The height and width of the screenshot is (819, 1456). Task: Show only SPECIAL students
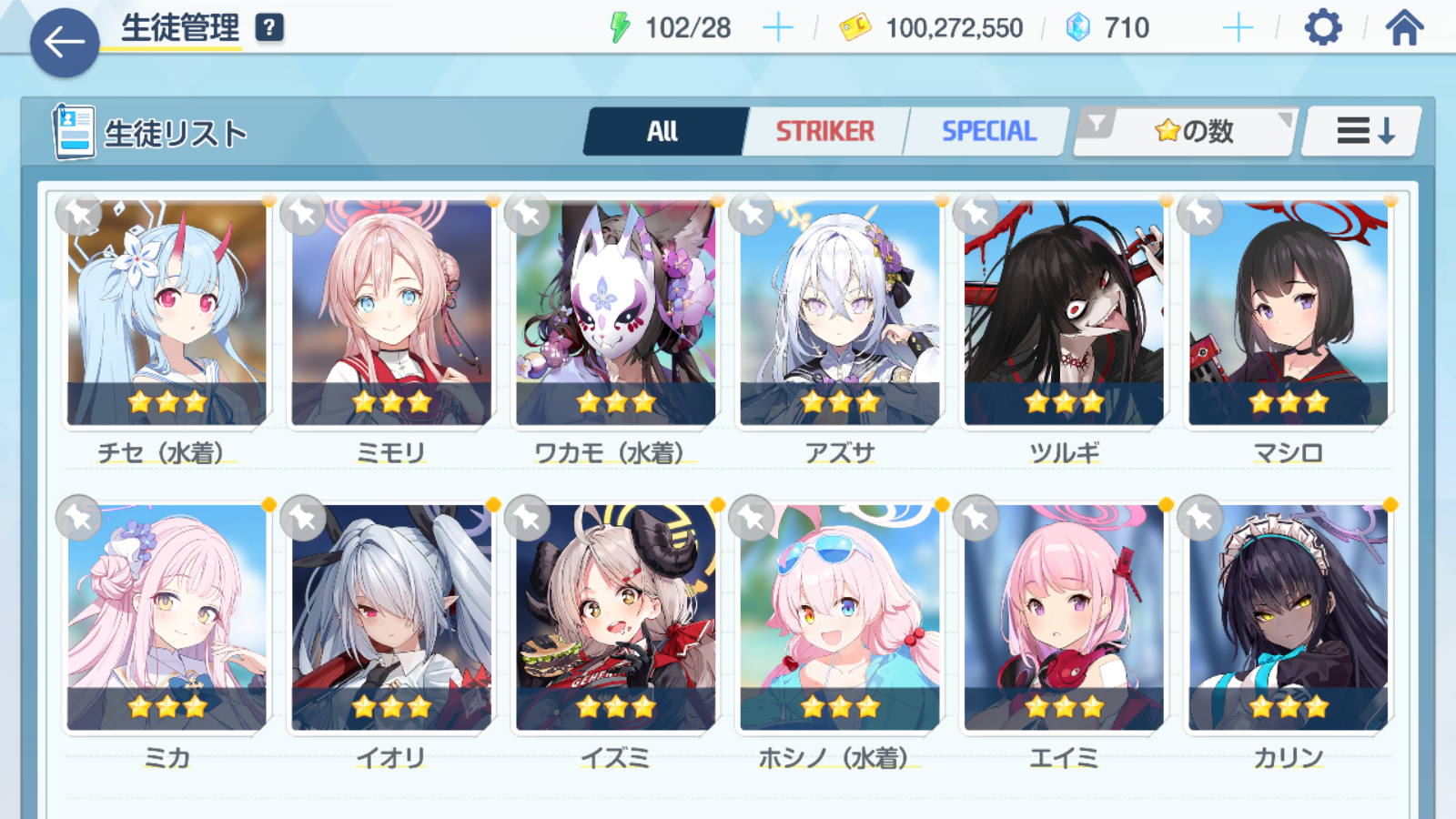pyautogui.click(x=988, y=132)
